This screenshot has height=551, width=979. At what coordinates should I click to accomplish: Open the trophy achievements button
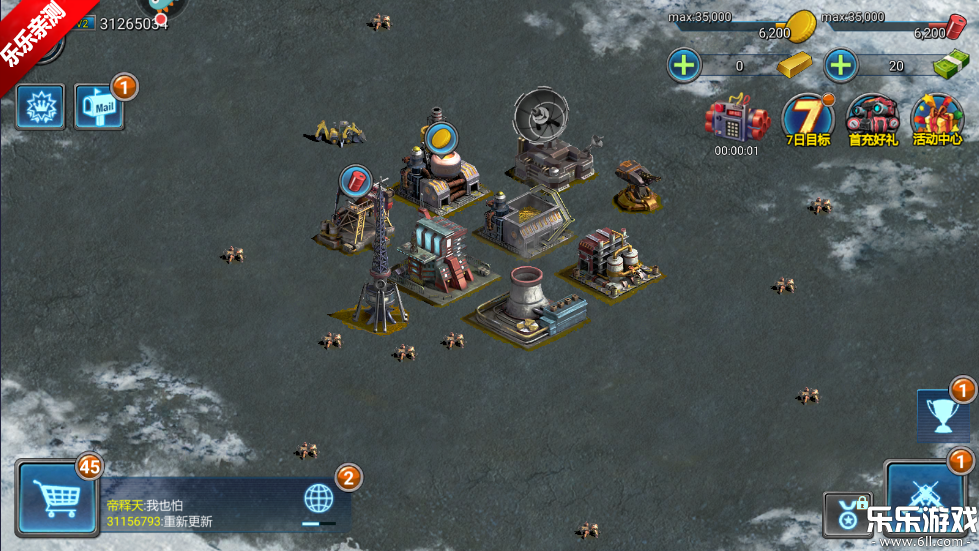point(943,415)
